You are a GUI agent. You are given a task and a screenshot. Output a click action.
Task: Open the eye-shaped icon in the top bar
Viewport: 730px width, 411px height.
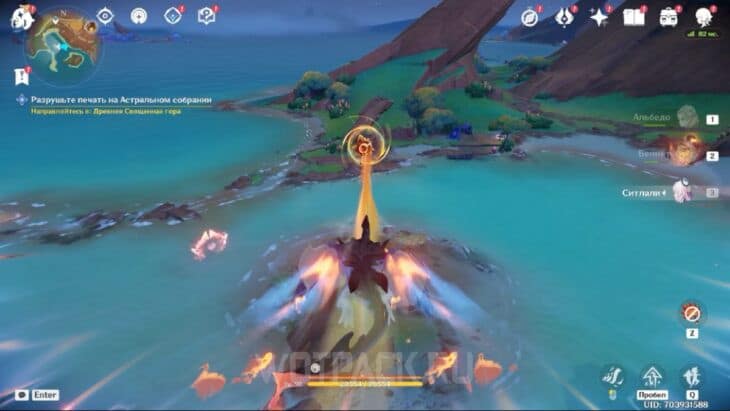[x=105, y=16]
